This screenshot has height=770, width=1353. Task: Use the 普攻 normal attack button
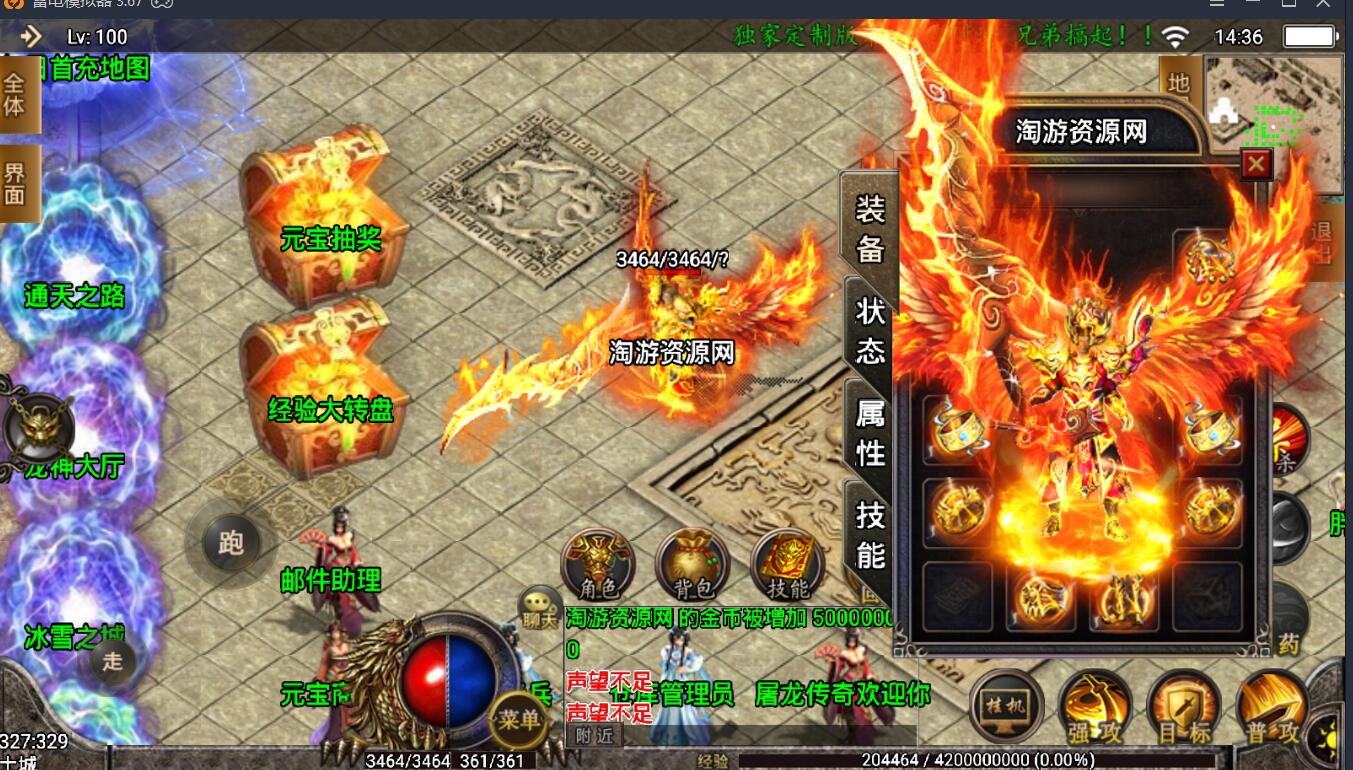click(x=1272, y=707)
